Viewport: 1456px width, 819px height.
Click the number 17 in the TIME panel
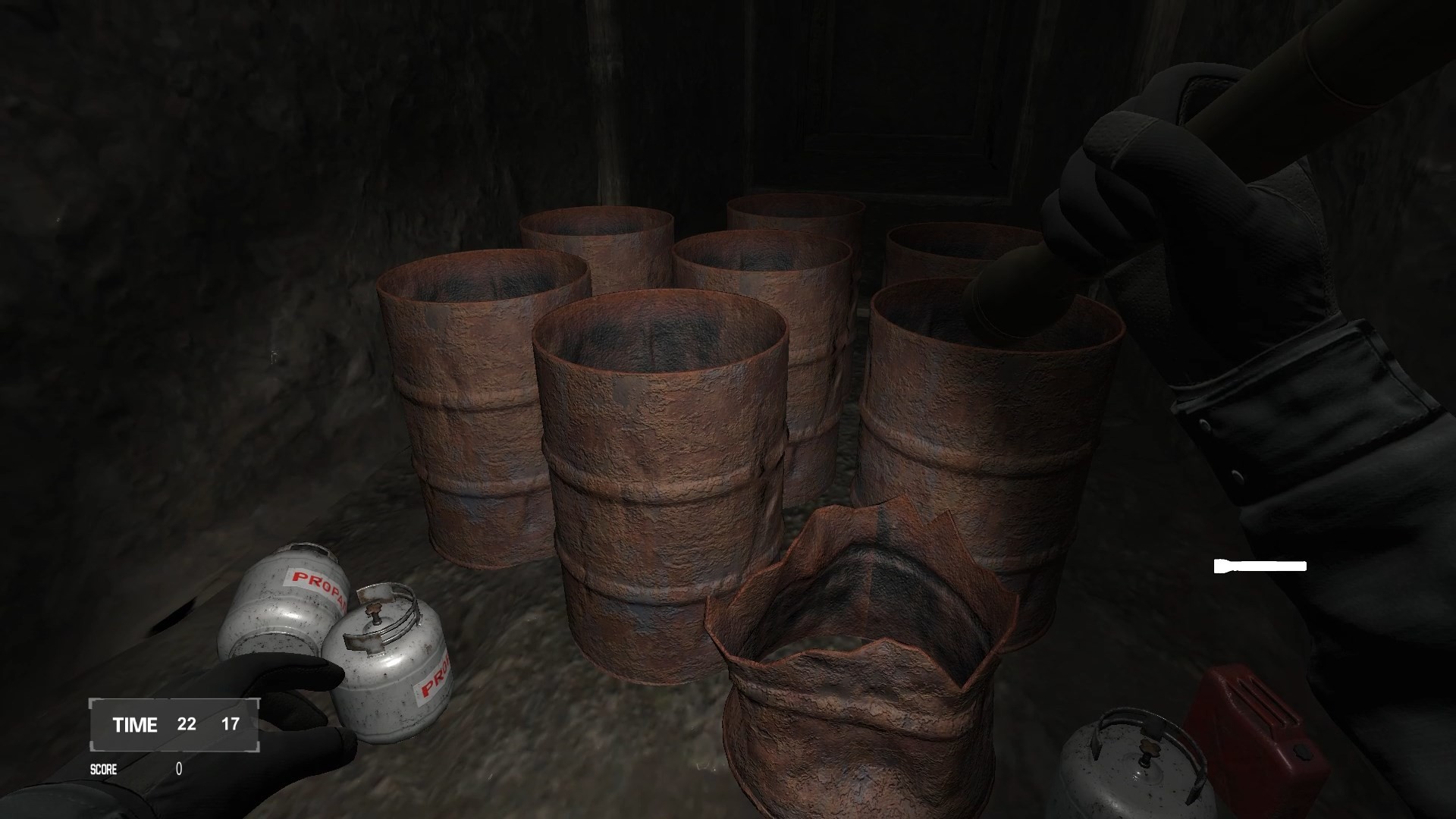231,724
